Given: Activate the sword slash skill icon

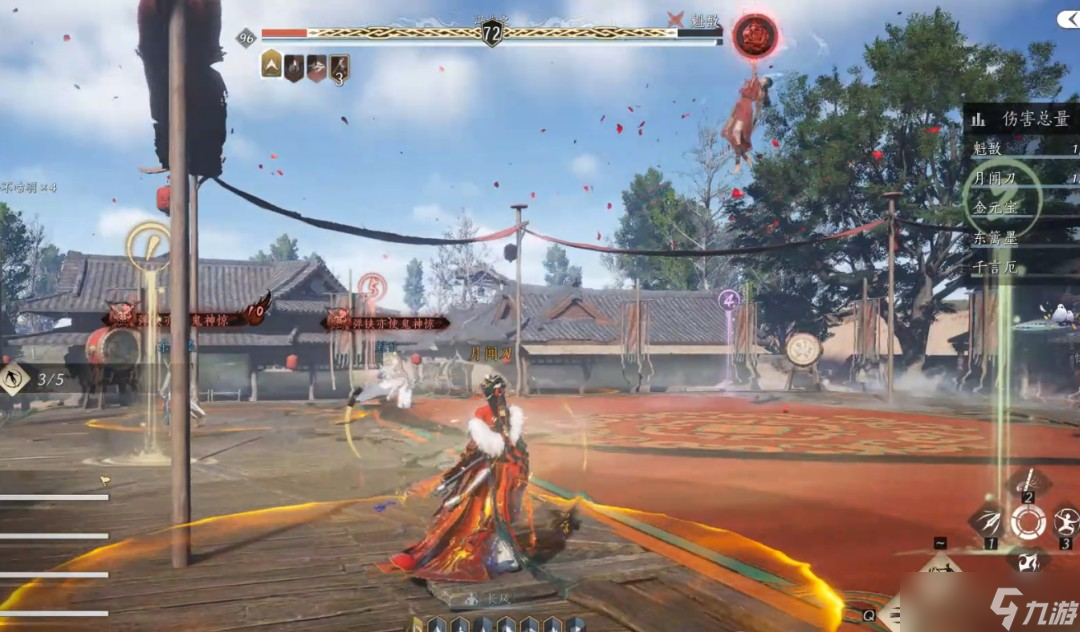Looking at the screenshot, I should click(x=1027, y=486).
